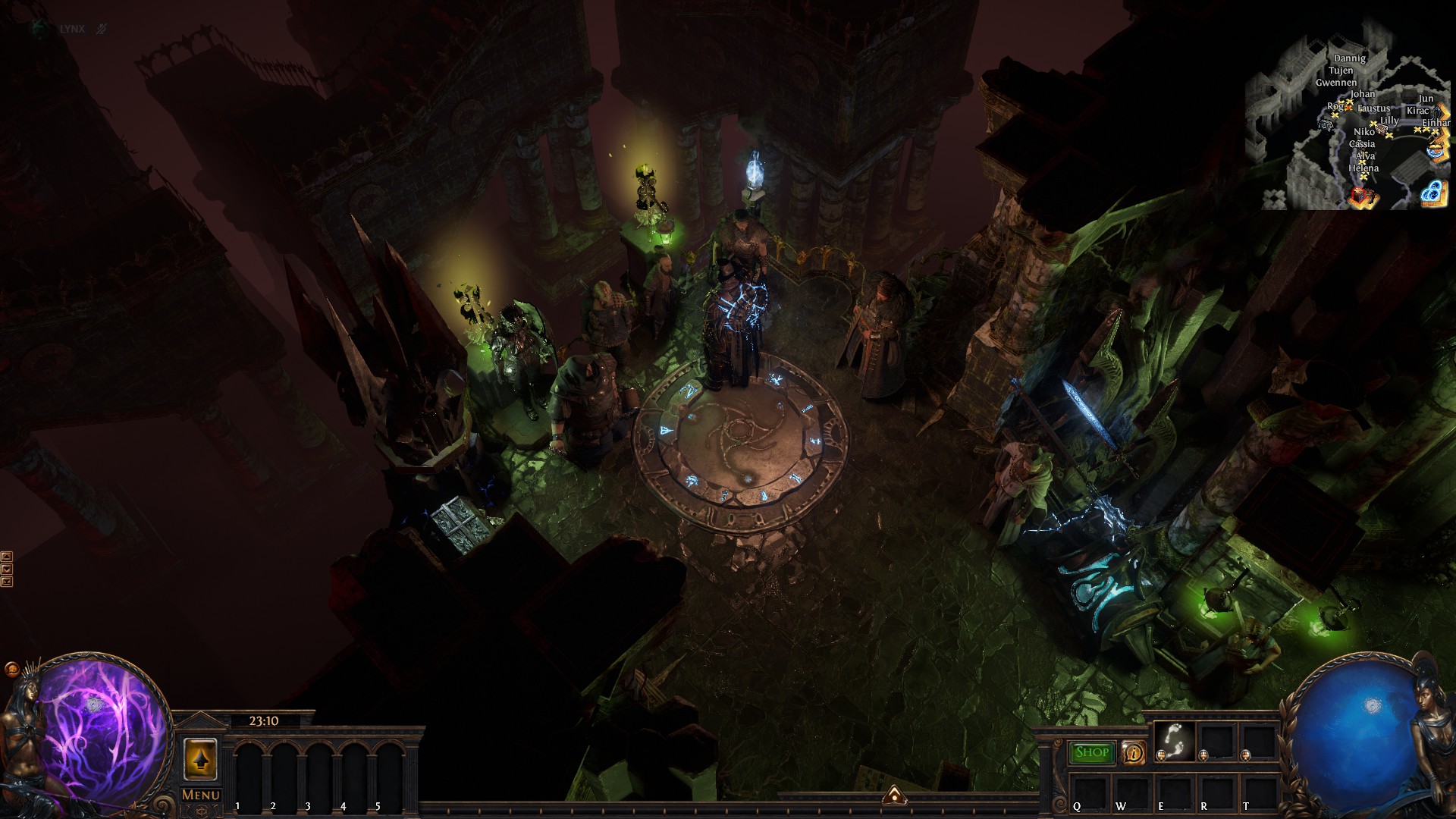The image size is (1456, 819).
Task: Open the green Shop button
Action: 1092,752
